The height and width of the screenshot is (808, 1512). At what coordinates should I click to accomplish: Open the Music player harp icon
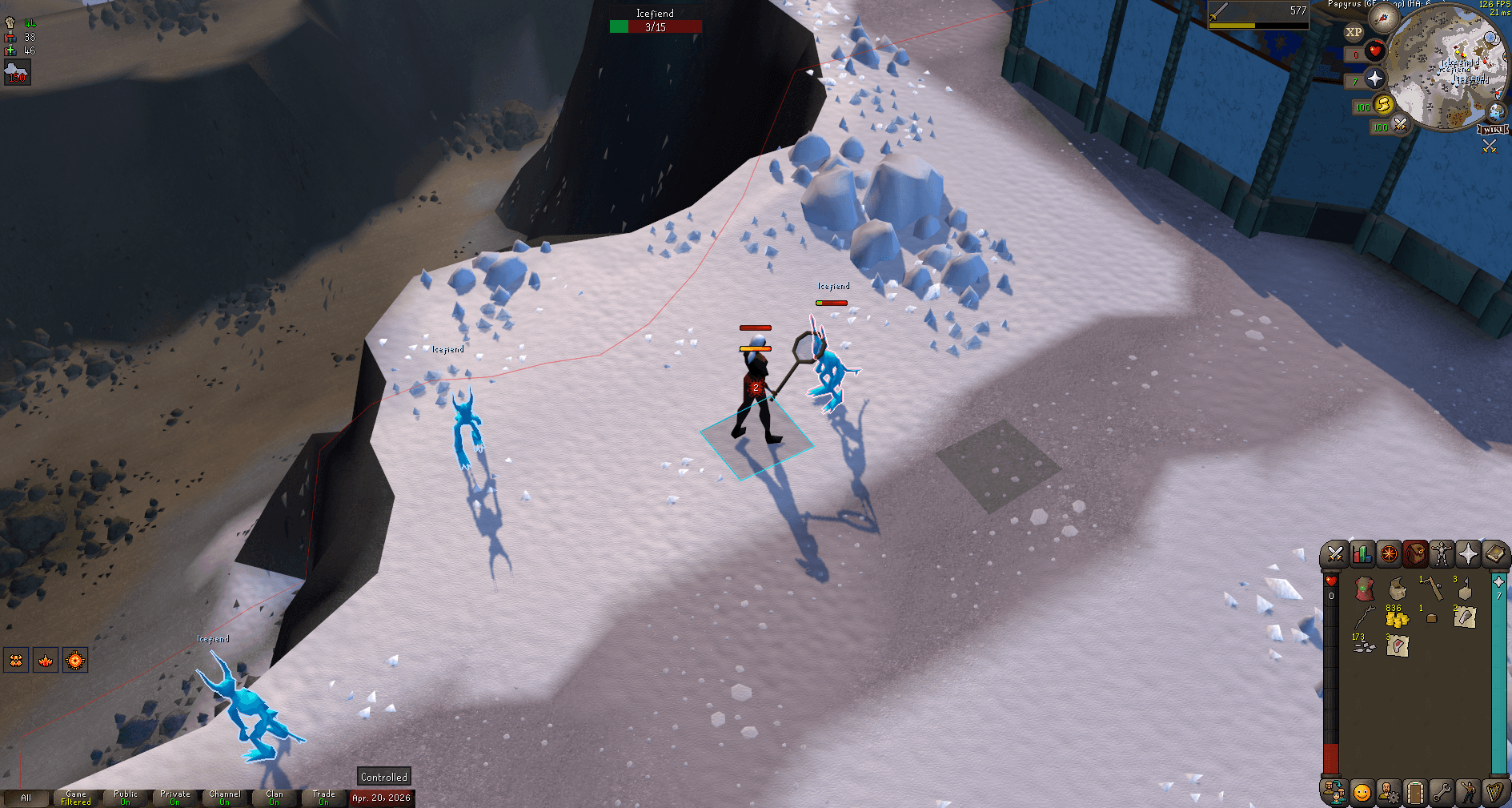point(1495,792)
